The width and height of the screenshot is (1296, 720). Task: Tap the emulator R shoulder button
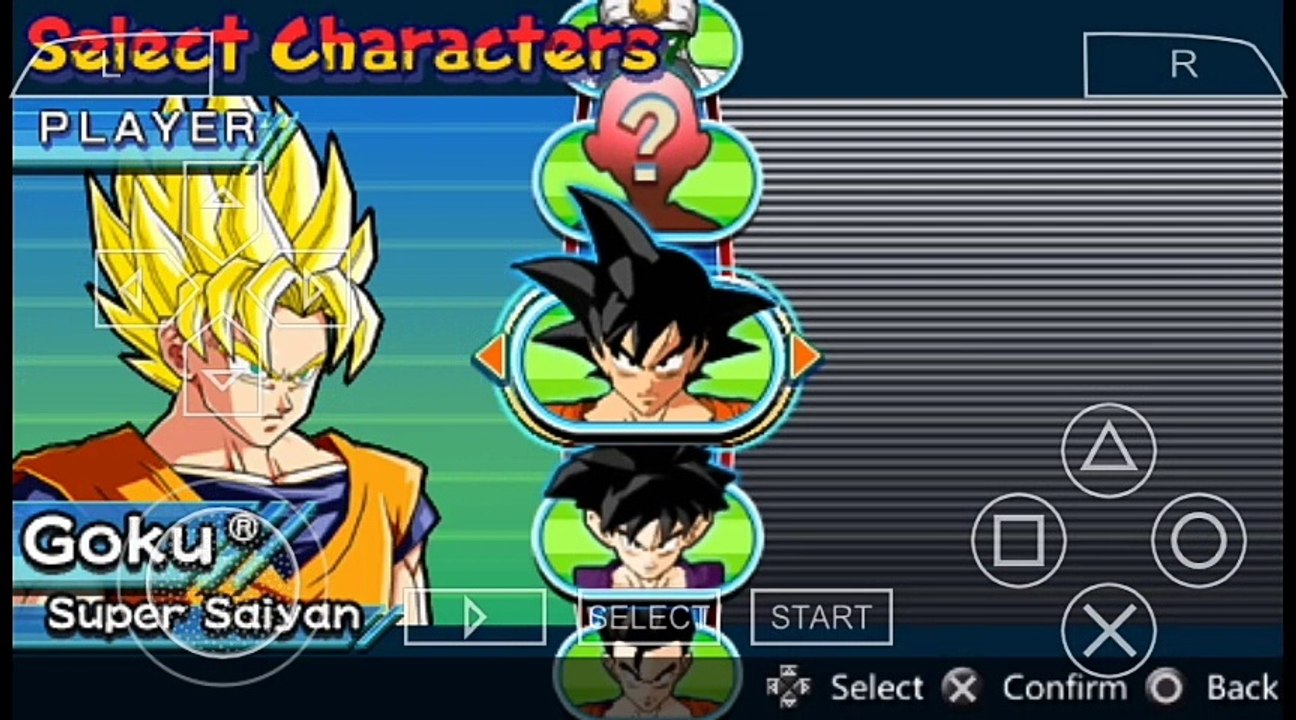(x=1183, y=65)
